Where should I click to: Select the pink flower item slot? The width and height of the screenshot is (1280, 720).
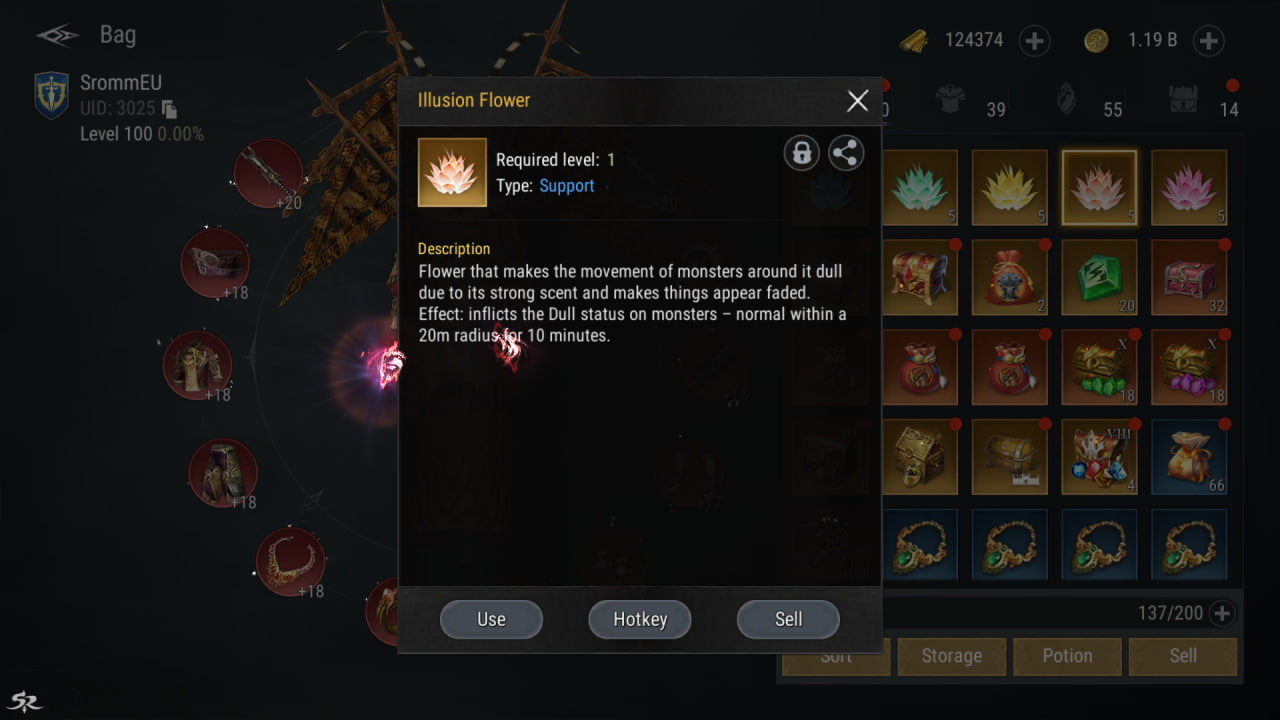coord(1189,188)
